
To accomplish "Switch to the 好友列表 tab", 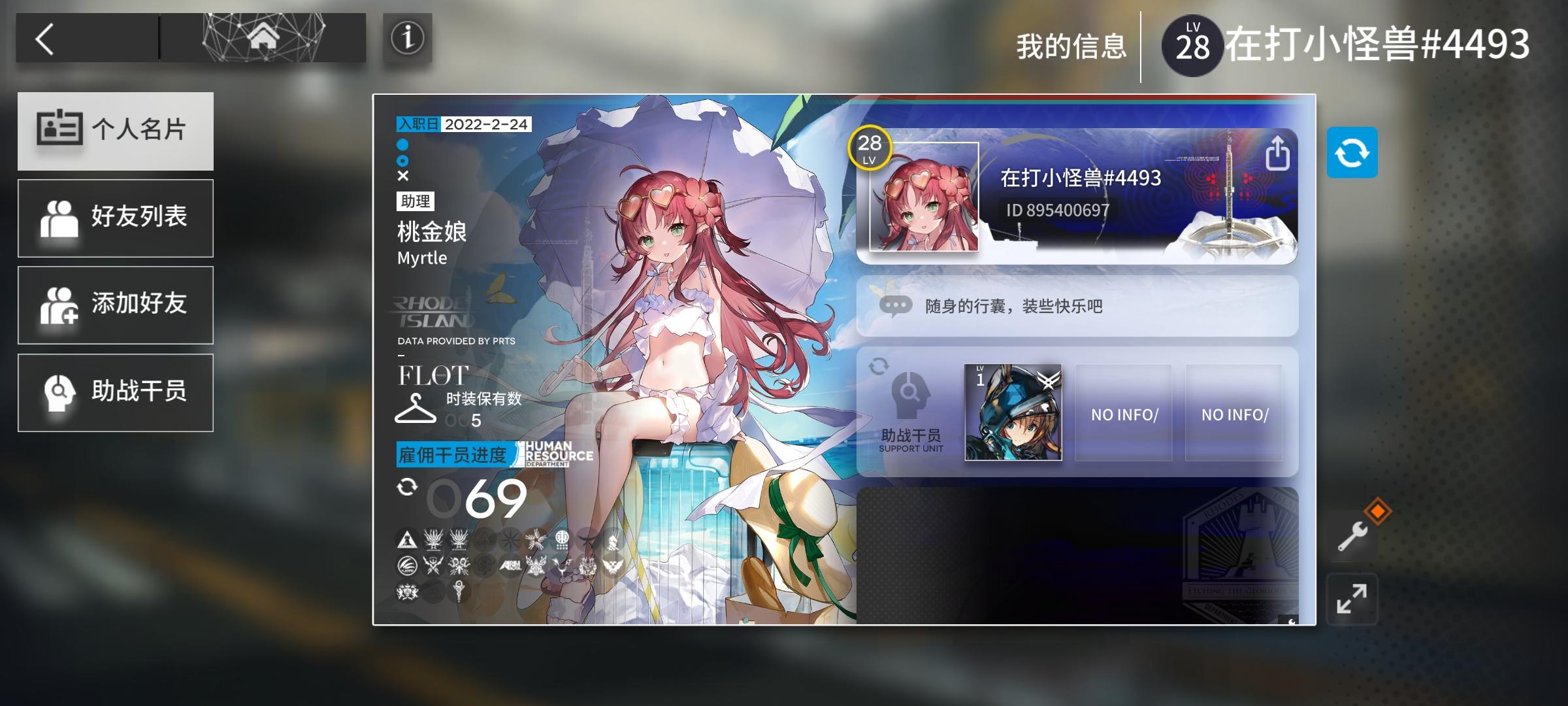I will coord(116,218).
